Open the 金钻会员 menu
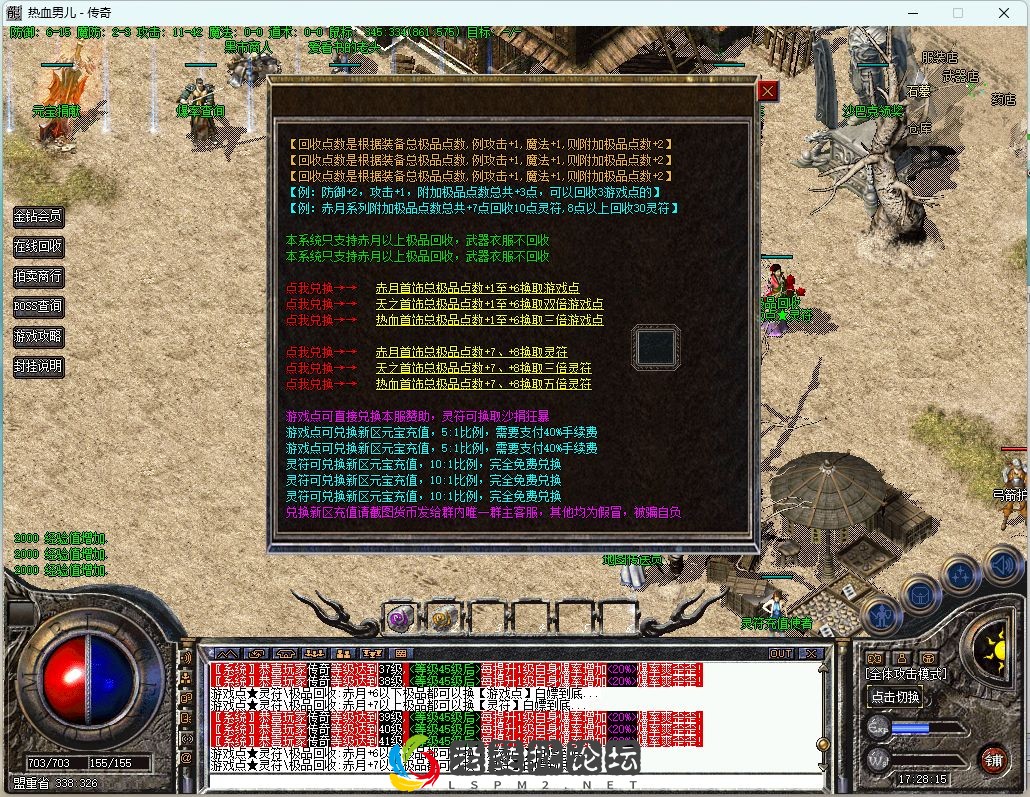1030x797 pixels. pos(38,216)
